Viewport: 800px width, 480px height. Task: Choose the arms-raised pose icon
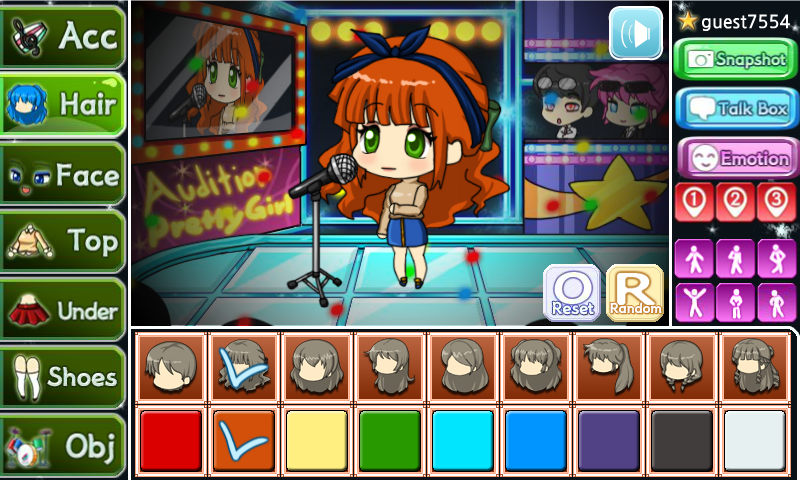click(x=695, y=301)
